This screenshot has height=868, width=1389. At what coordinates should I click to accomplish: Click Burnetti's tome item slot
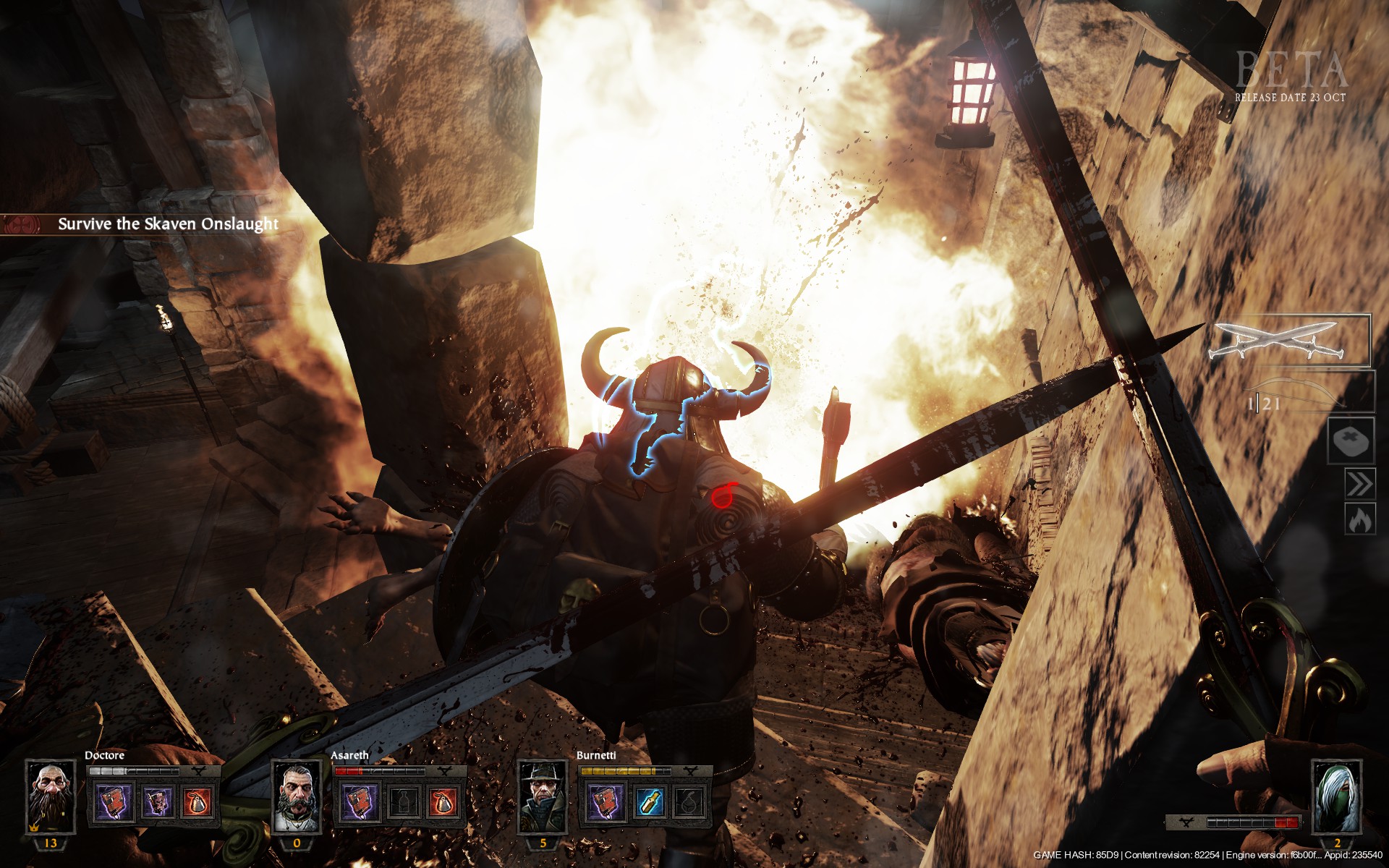point(606,803)
